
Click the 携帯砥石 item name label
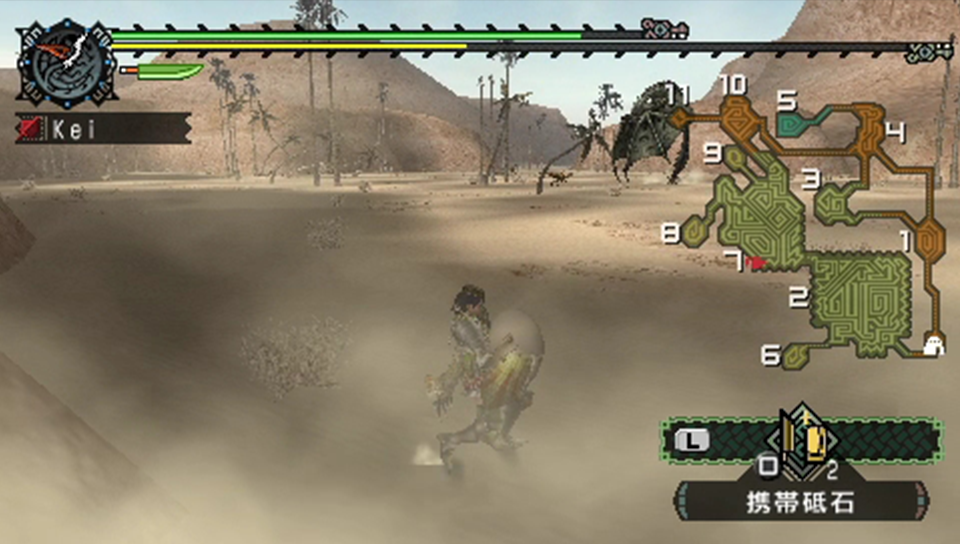pyautogui.click(x=802, y=502)
